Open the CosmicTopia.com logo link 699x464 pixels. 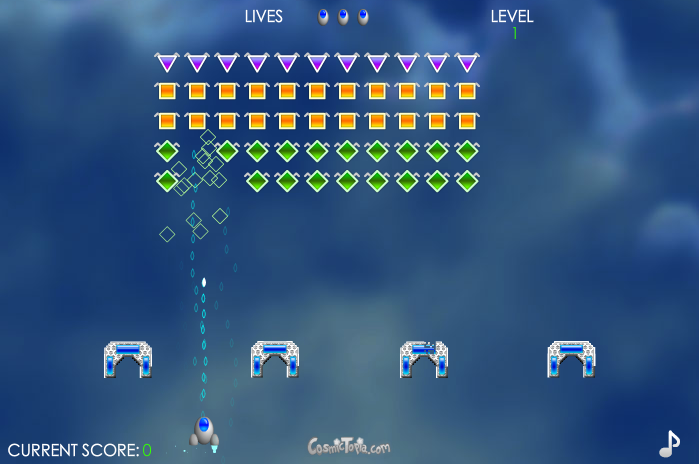pyautogui.click(x=349, y=446)
